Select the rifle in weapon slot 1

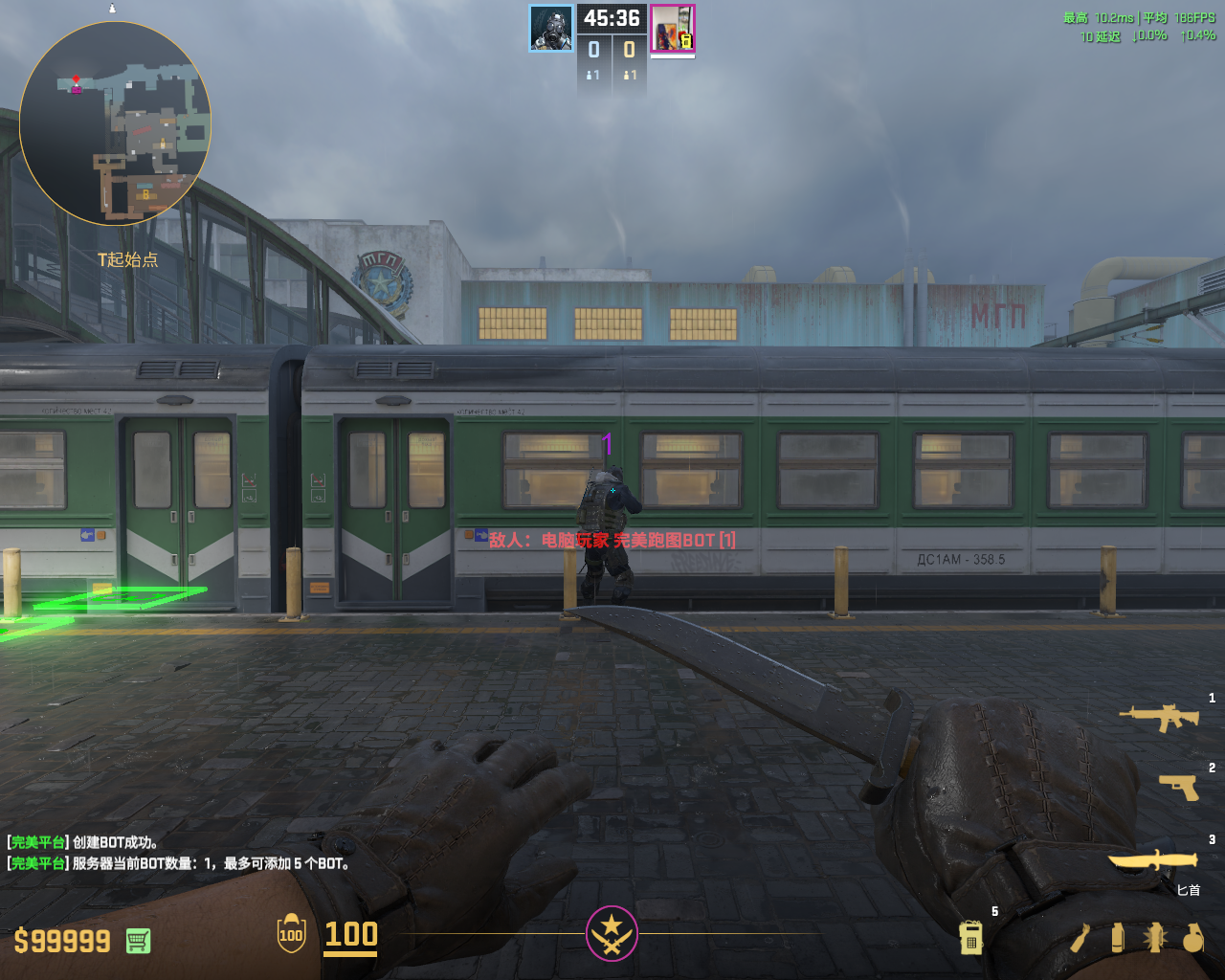coord(1159,717)
